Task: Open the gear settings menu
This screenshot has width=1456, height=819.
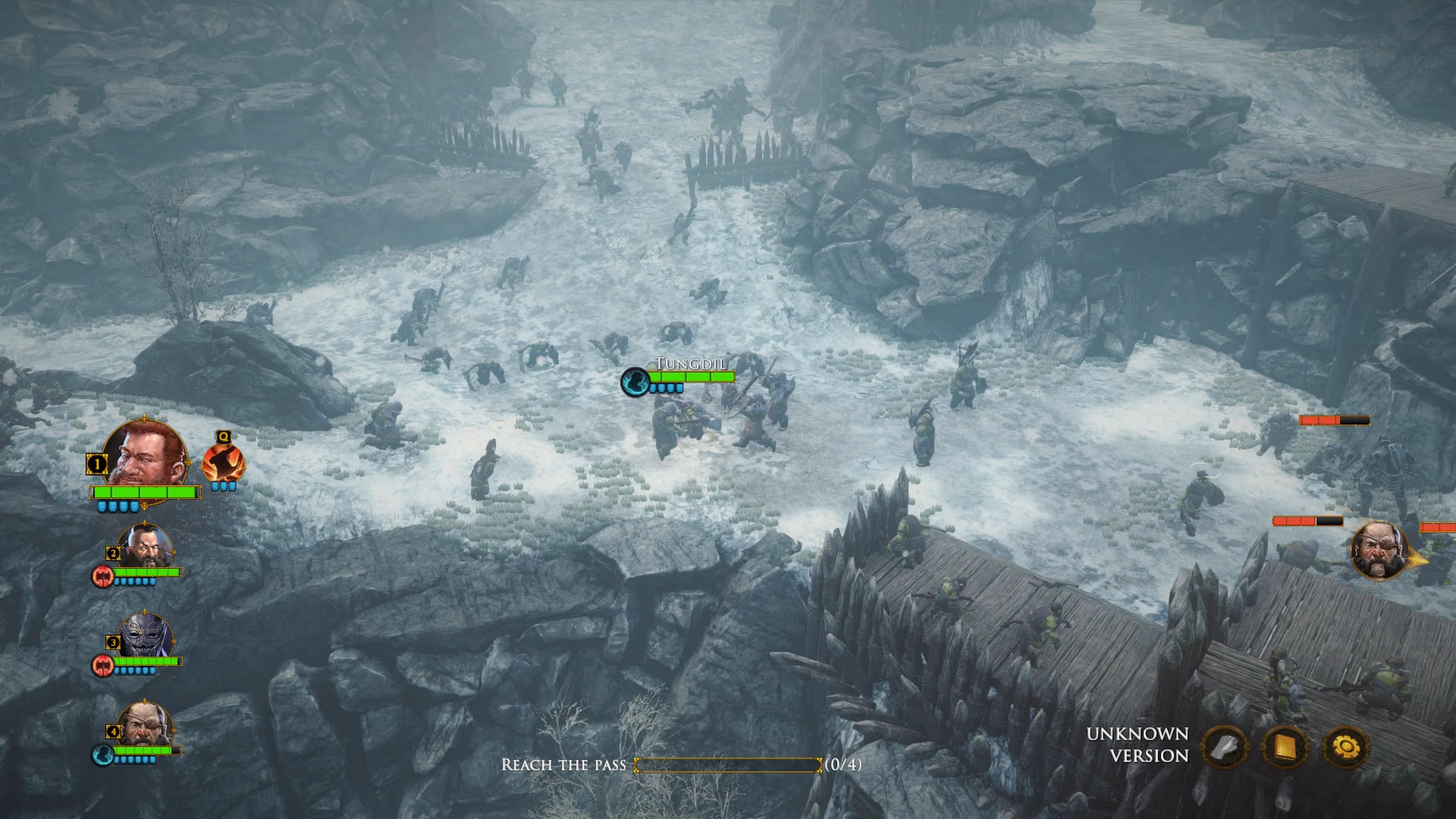Action: [x=1346, y=748]
